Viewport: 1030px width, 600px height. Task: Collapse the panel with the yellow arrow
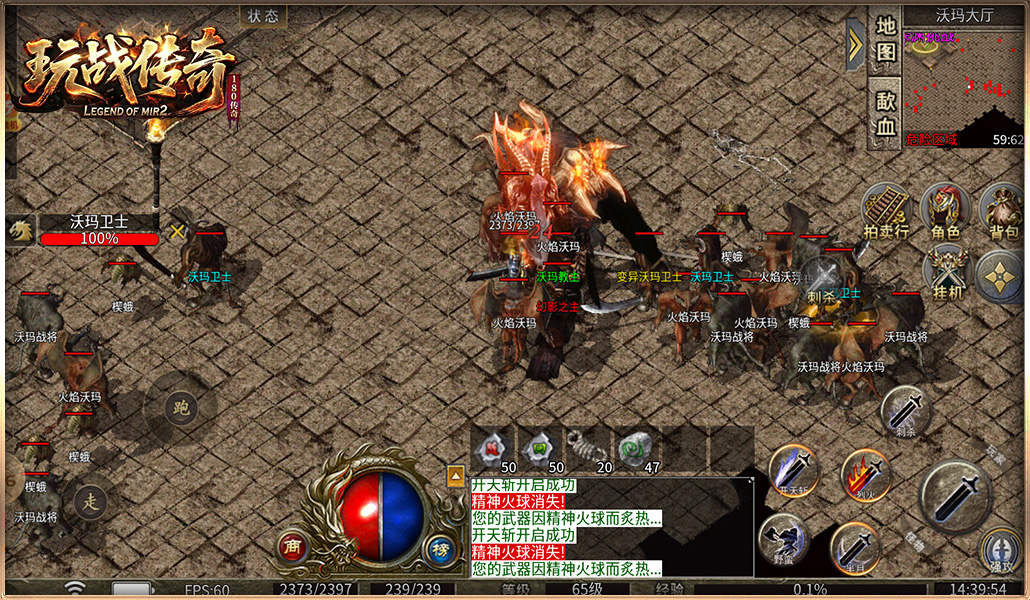[855, 44]
